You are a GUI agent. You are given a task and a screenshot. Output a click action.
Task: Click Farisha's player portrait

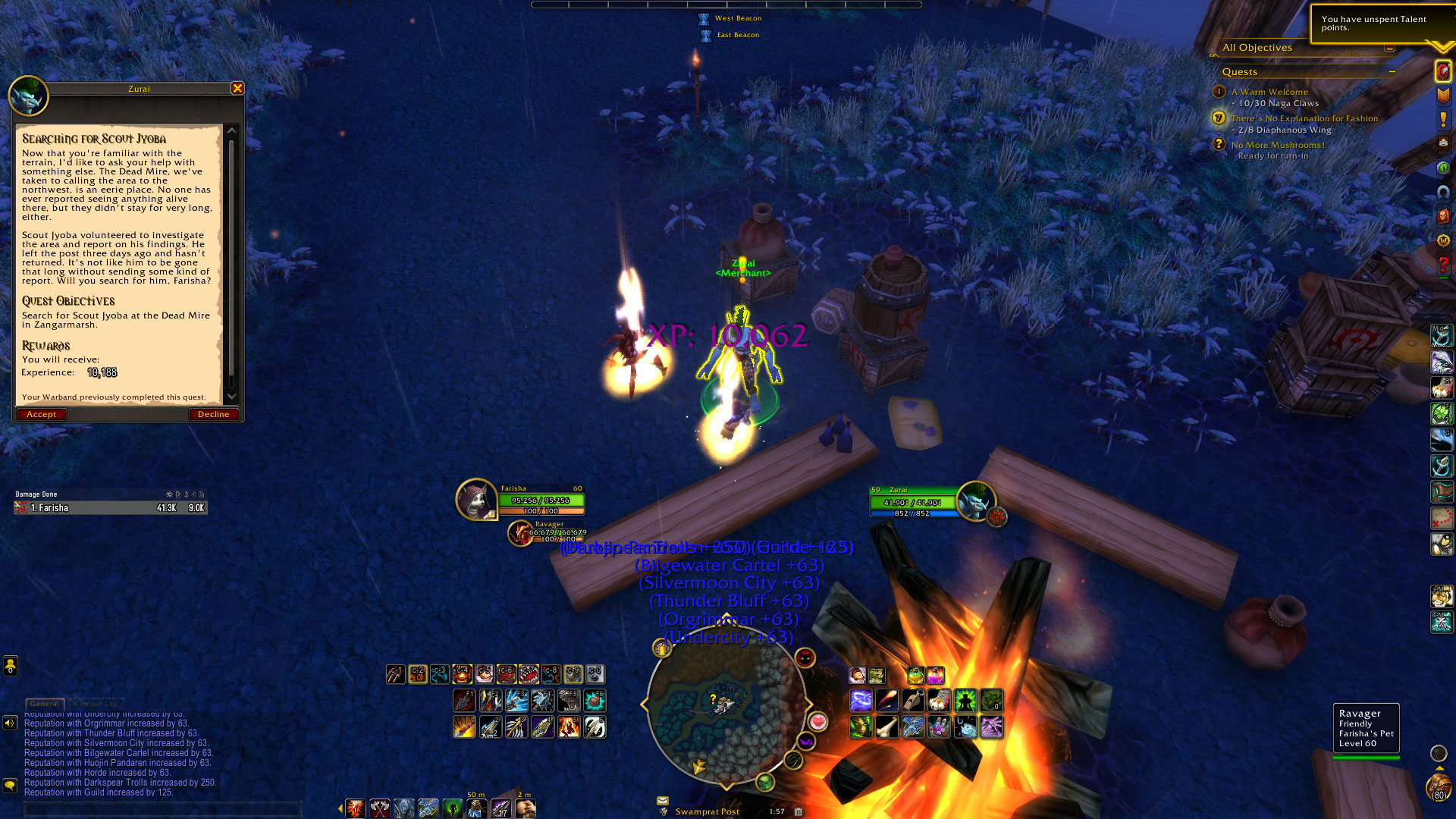(476, 500)
